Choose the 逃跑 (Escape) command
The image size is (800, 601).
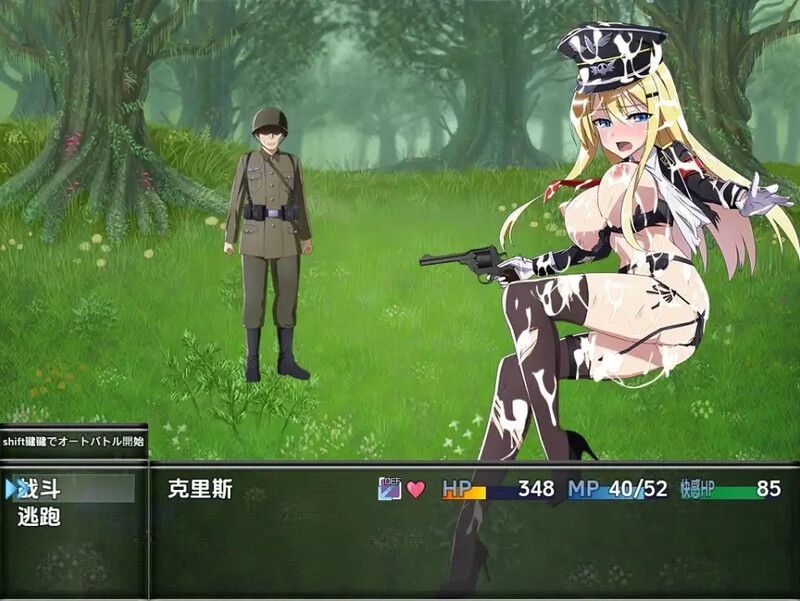pos(40,517)
